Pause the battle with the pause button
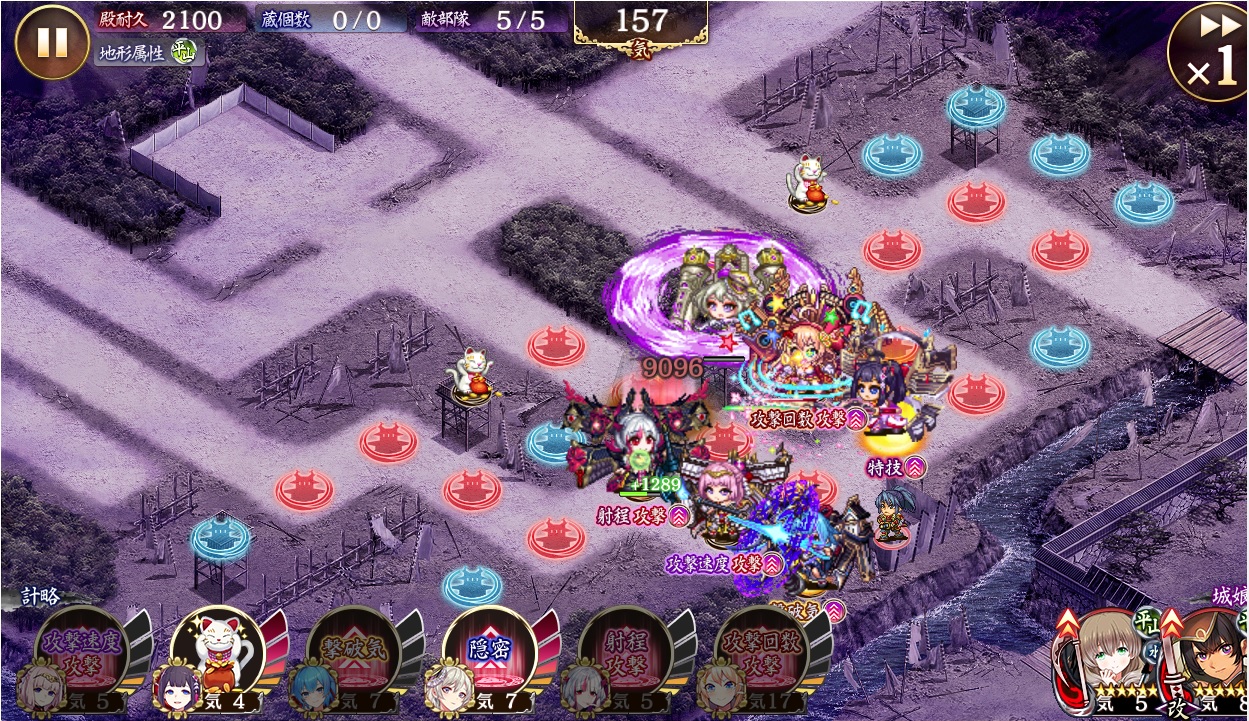This screenshot has height=721, width=1249. [51, 42]
